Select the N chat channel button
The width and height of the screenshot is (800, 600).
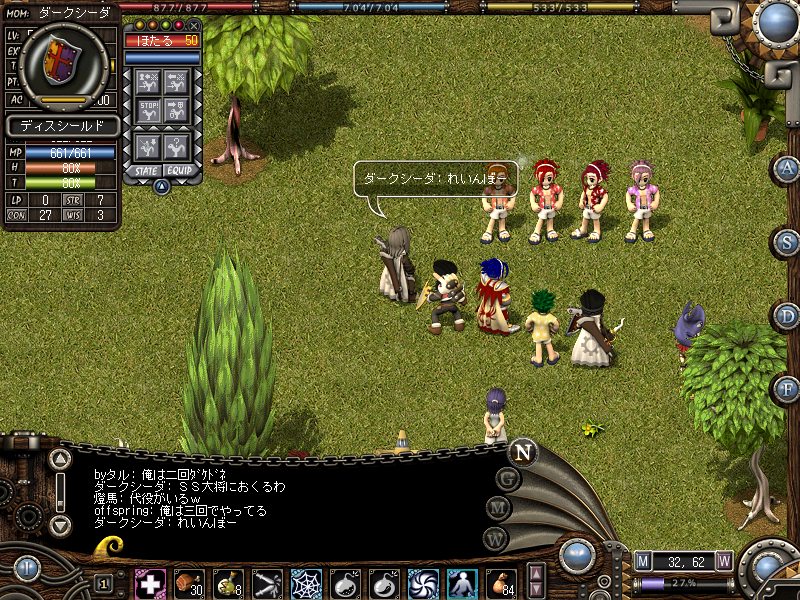[x=522, y=451]
